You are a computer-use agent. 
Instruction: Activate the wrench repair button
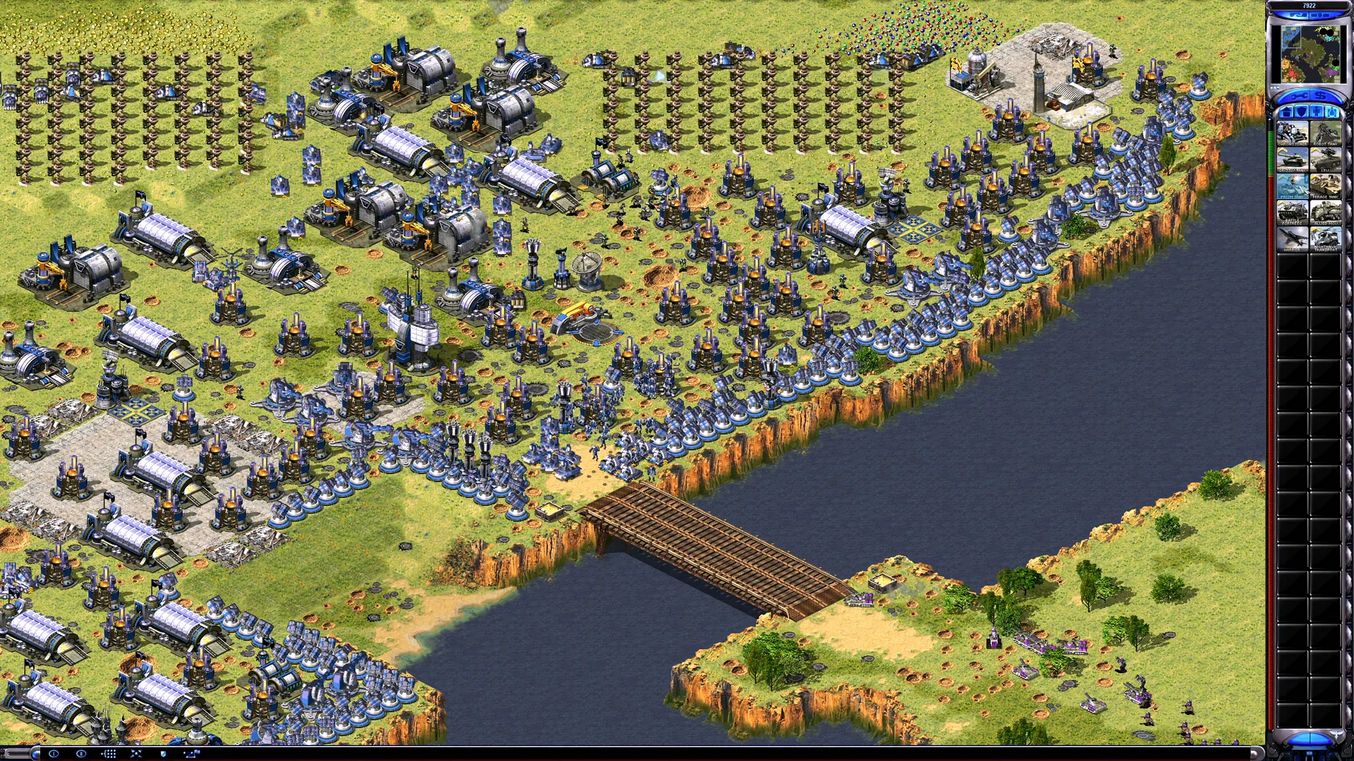[x=1296, y=95]
